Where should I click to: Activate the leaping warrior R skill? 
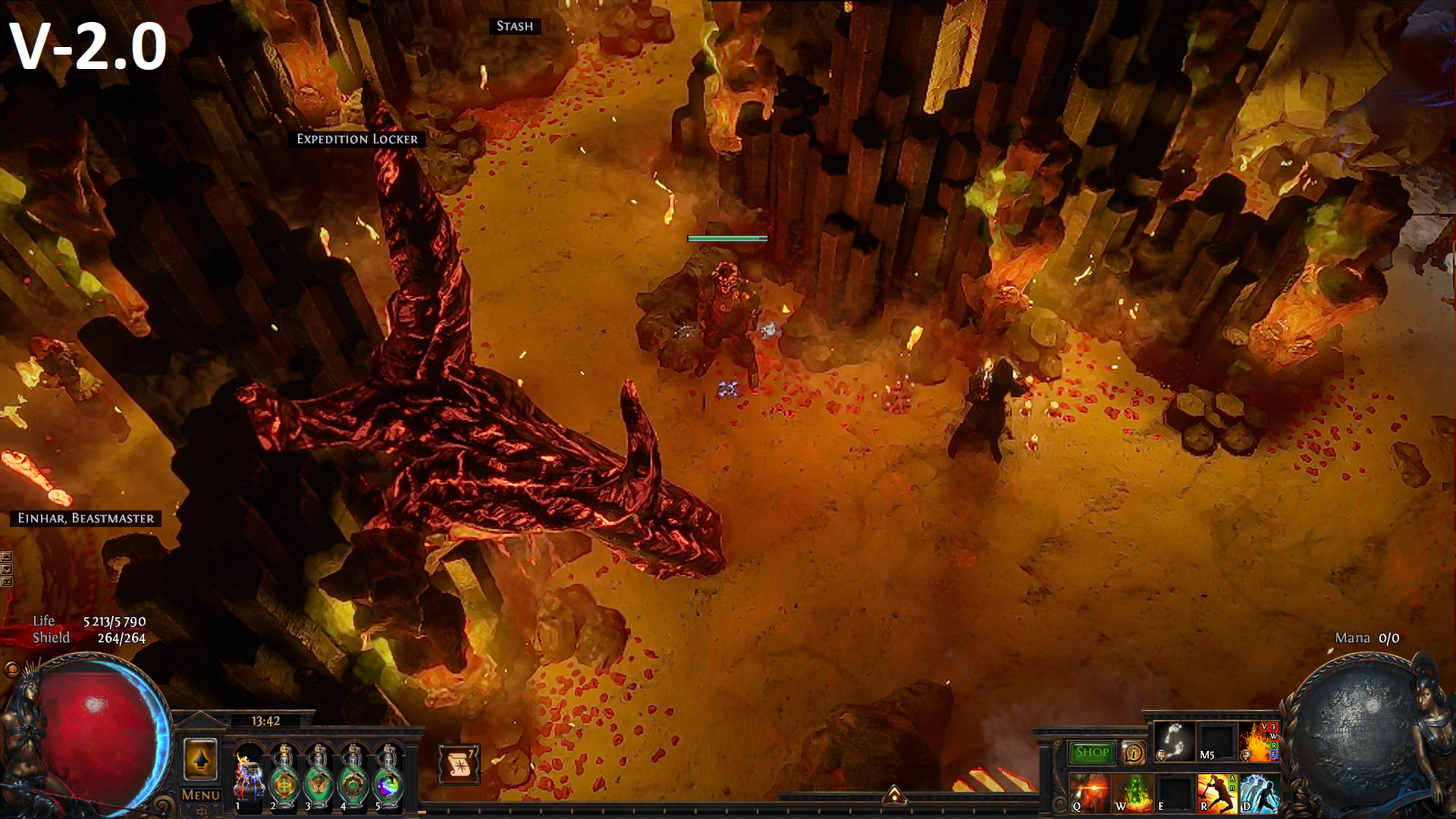[x=1217, y=793]
